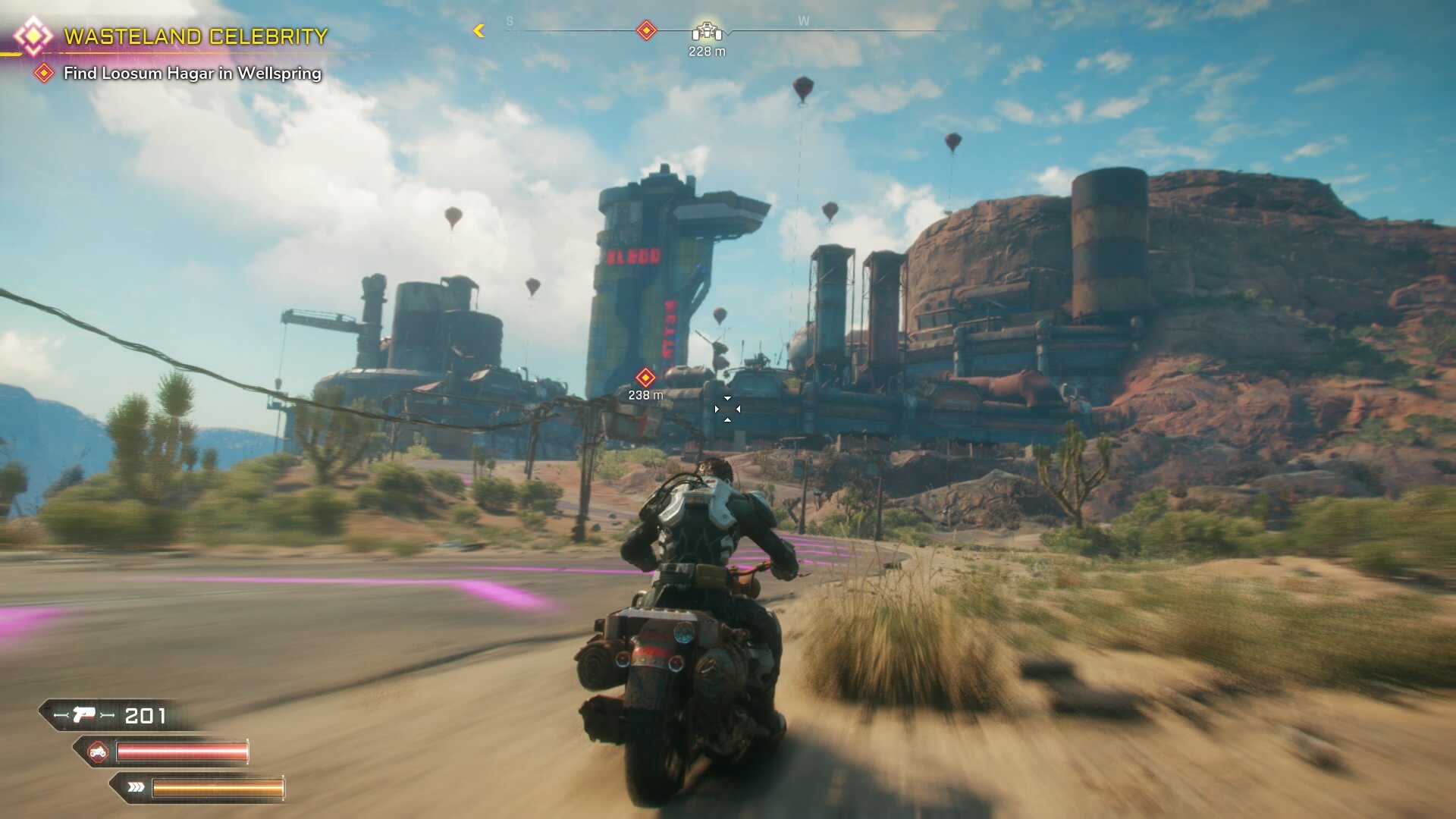Click the pistol weapon icon

click(85, 715)
